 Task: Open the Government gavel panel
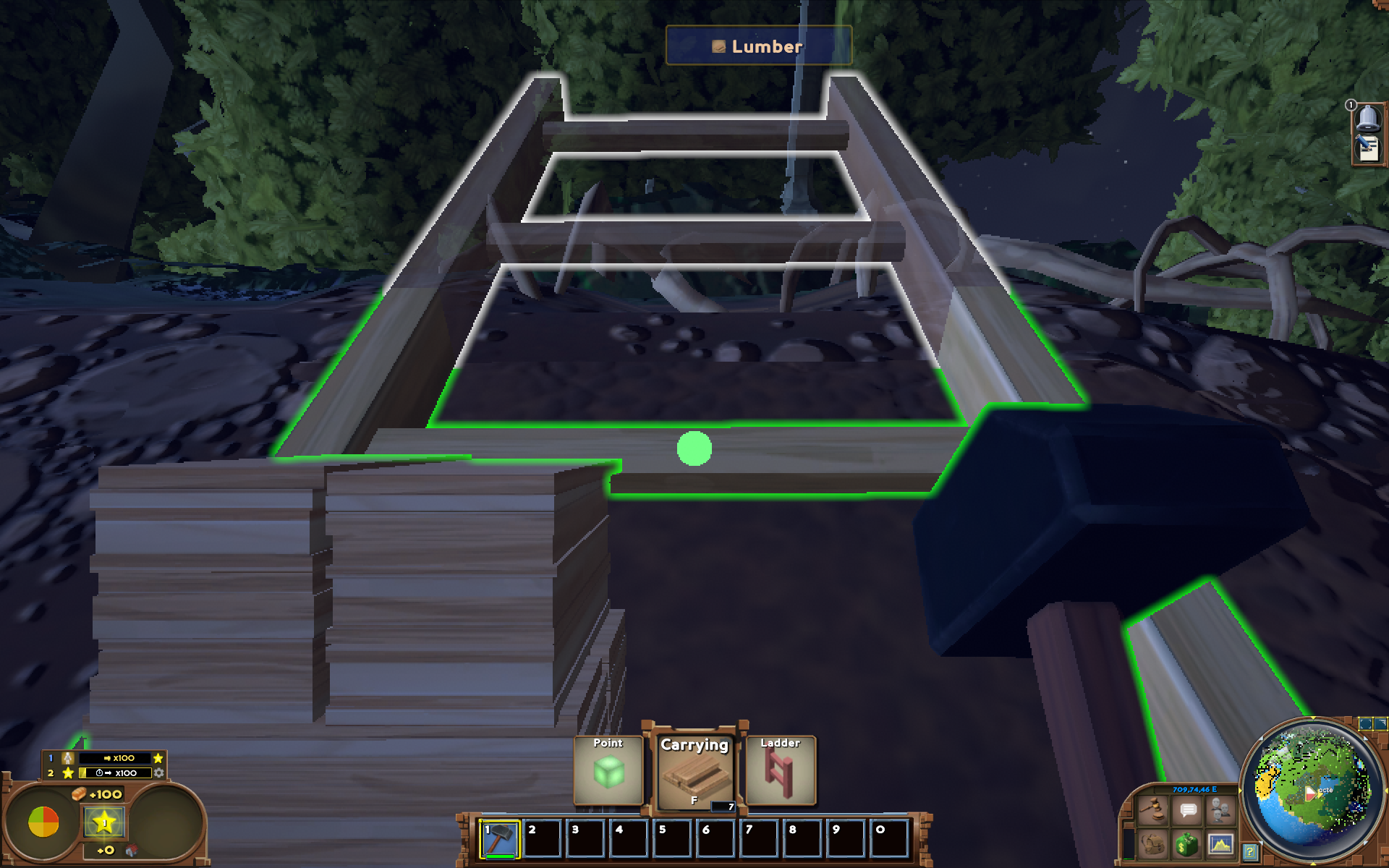[1153, 810]
